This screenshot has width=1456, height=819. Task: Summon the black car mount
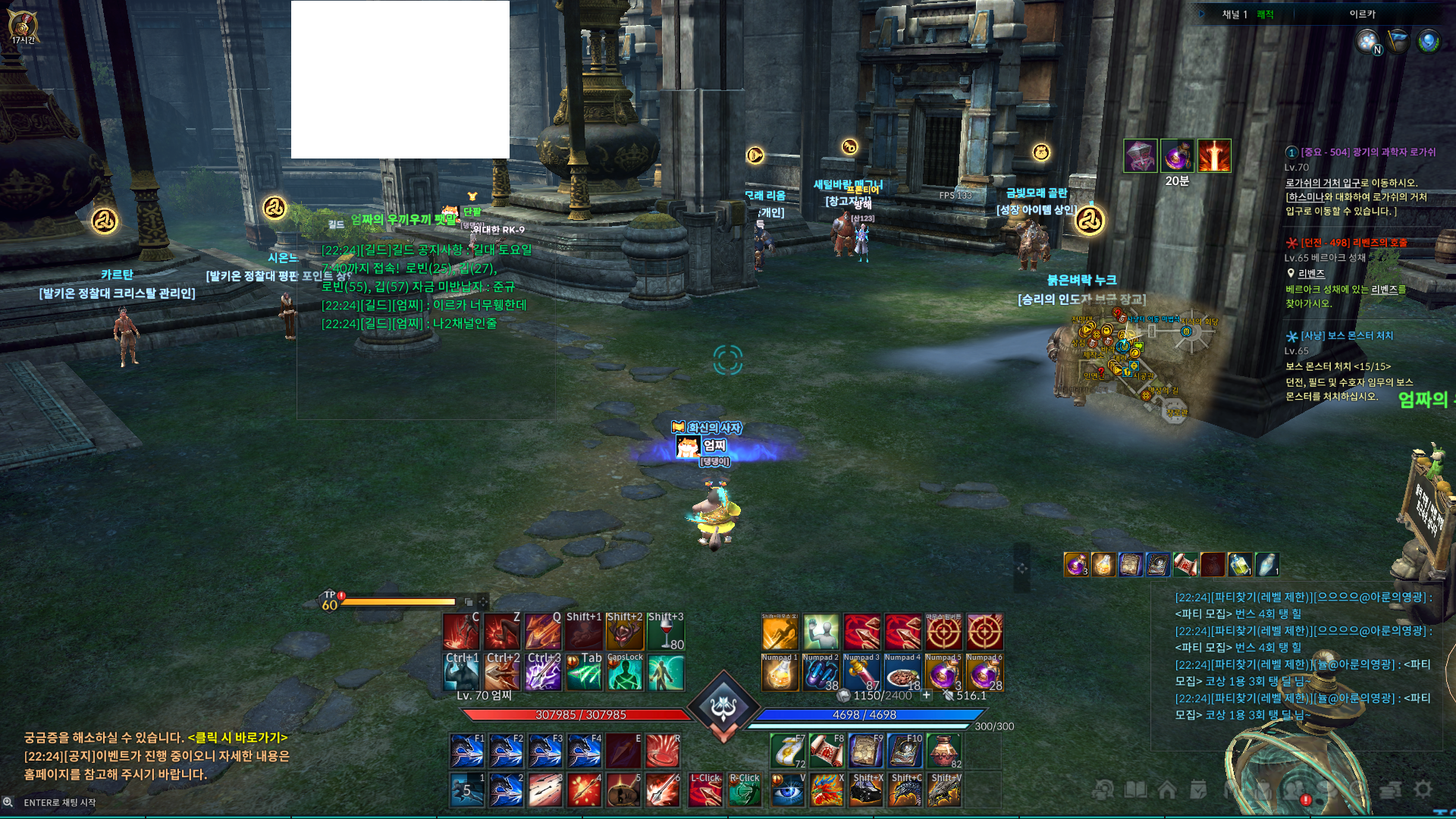click(x=866, y=791)
